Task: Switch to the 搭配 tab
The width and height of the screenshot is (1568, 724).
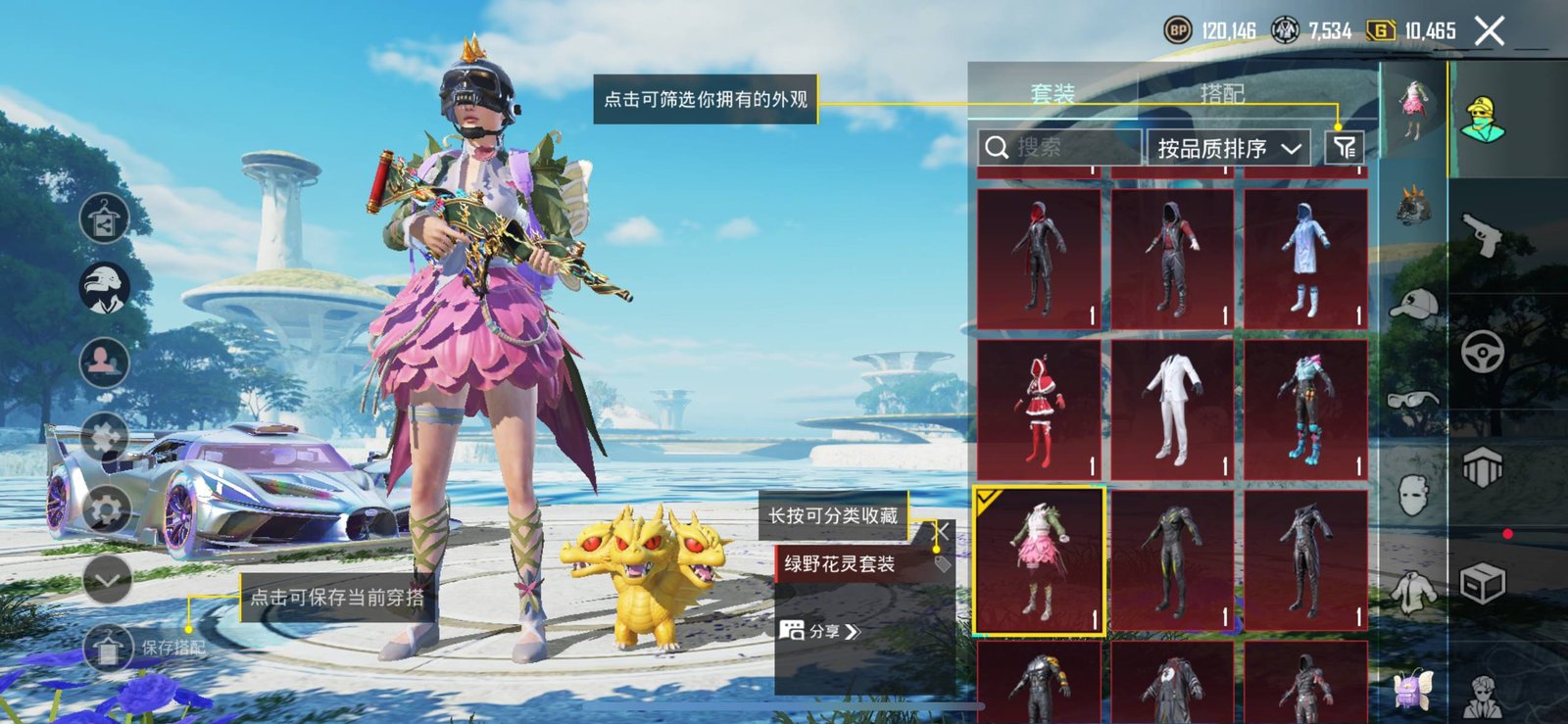Action: [1222, 94]
